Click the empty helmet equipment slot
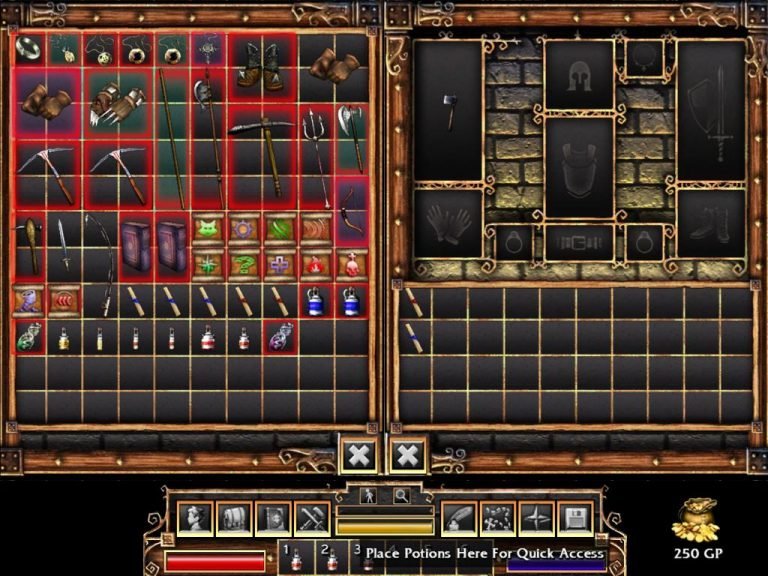This screenshot has width=768, height=576. (x=579, y=75)
